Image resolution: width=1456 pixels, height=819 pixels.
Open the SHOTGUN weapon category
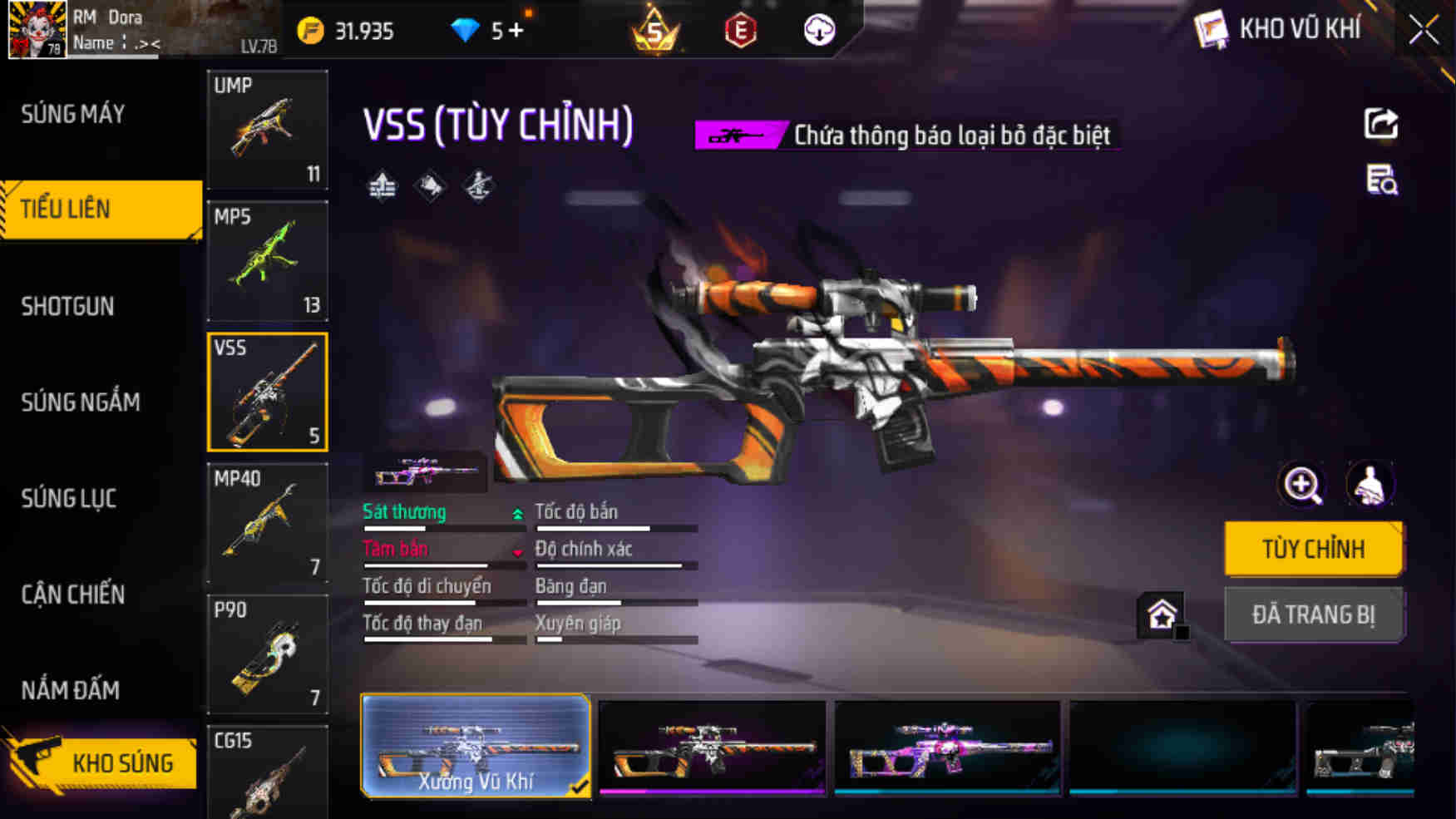[67, 306]
